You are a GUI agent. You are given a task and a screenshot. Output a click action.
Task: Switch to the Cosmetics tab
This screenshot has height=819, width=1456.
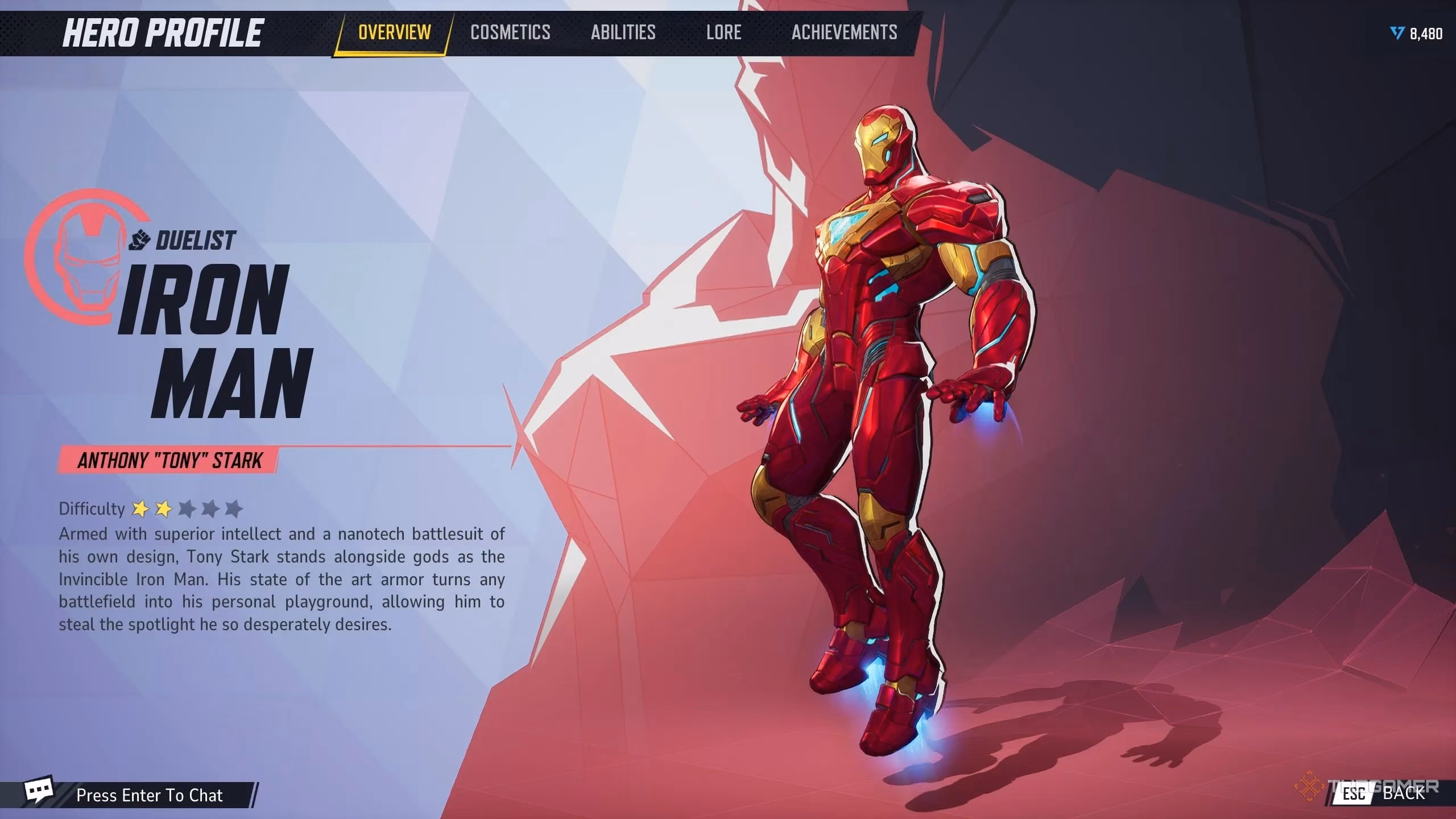click(x=510, y=32)
